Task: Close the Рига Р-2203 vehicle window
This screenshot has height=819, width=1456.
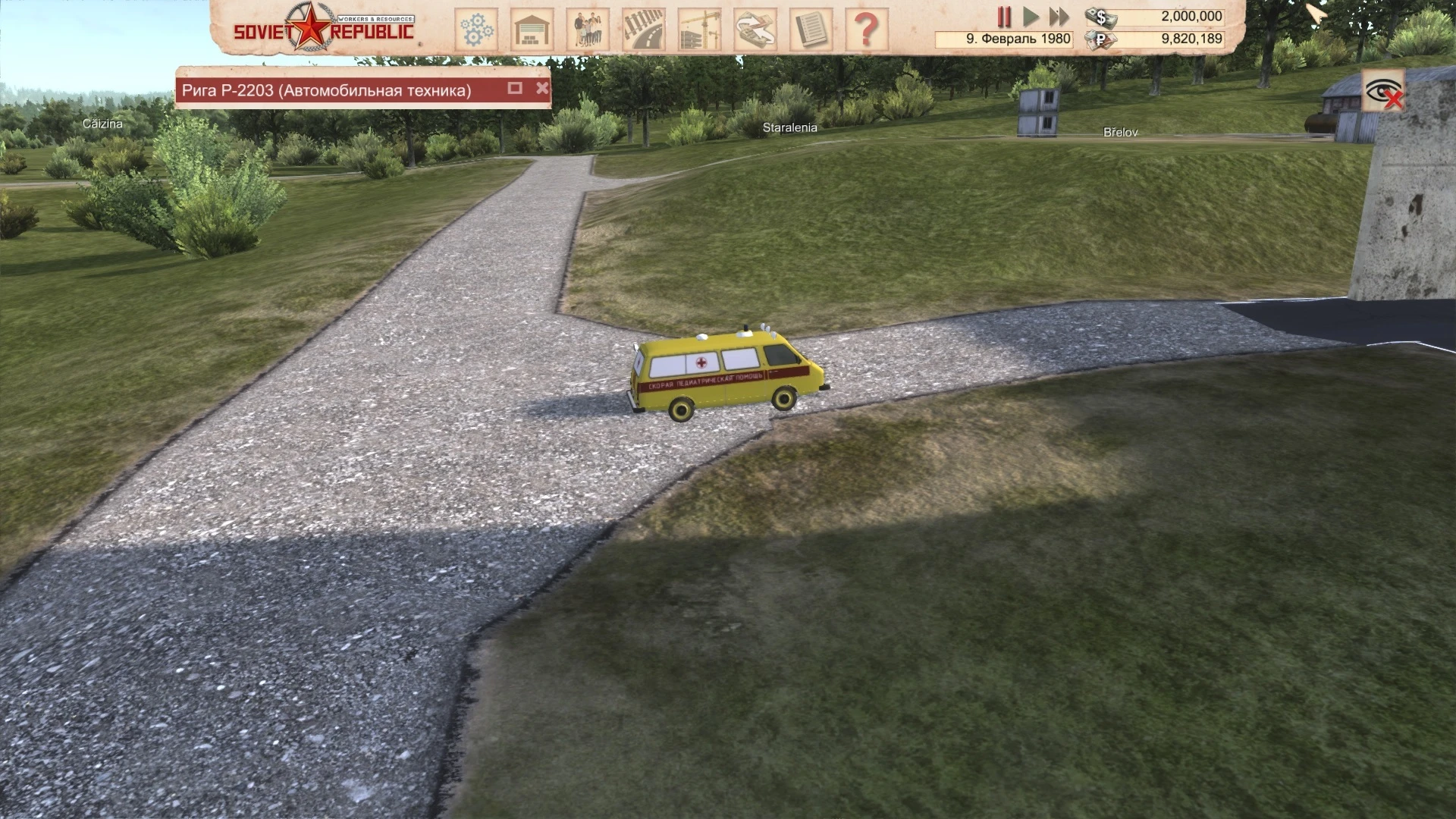Action: tap(542, 88)
